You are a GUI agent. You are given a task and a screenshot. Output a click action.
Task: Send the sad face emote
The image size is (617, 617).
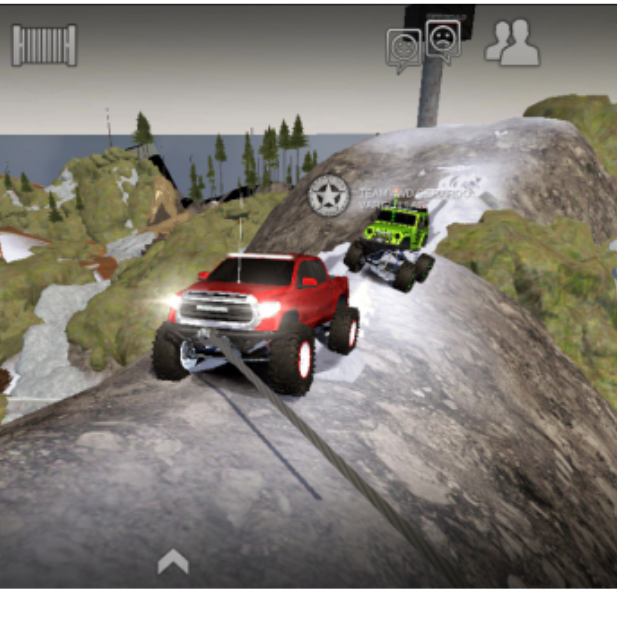pyautogui.click(x=441, y=40)
